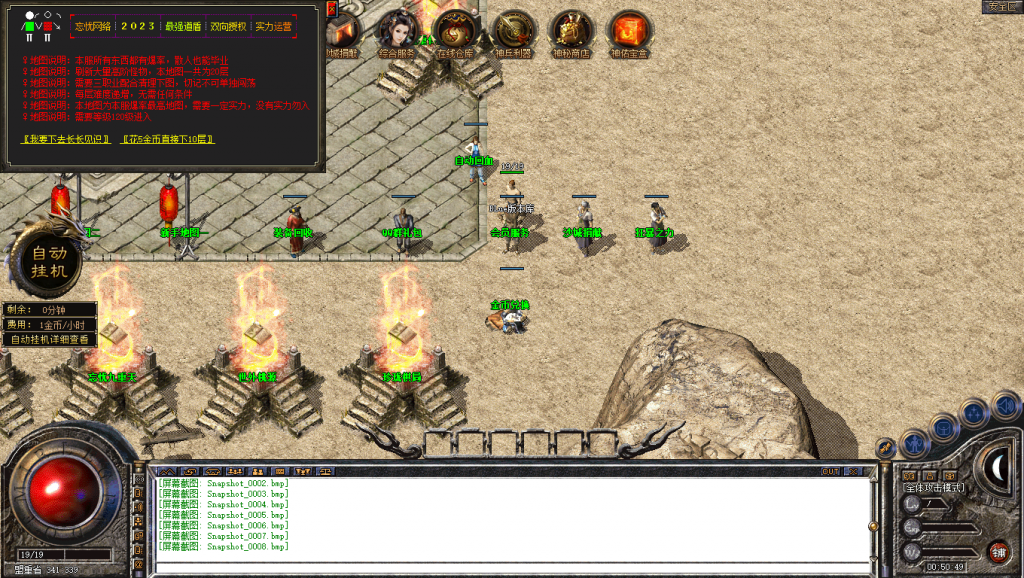
Task: Select the 忘忧网络 tab
Action: pos(93,27)
